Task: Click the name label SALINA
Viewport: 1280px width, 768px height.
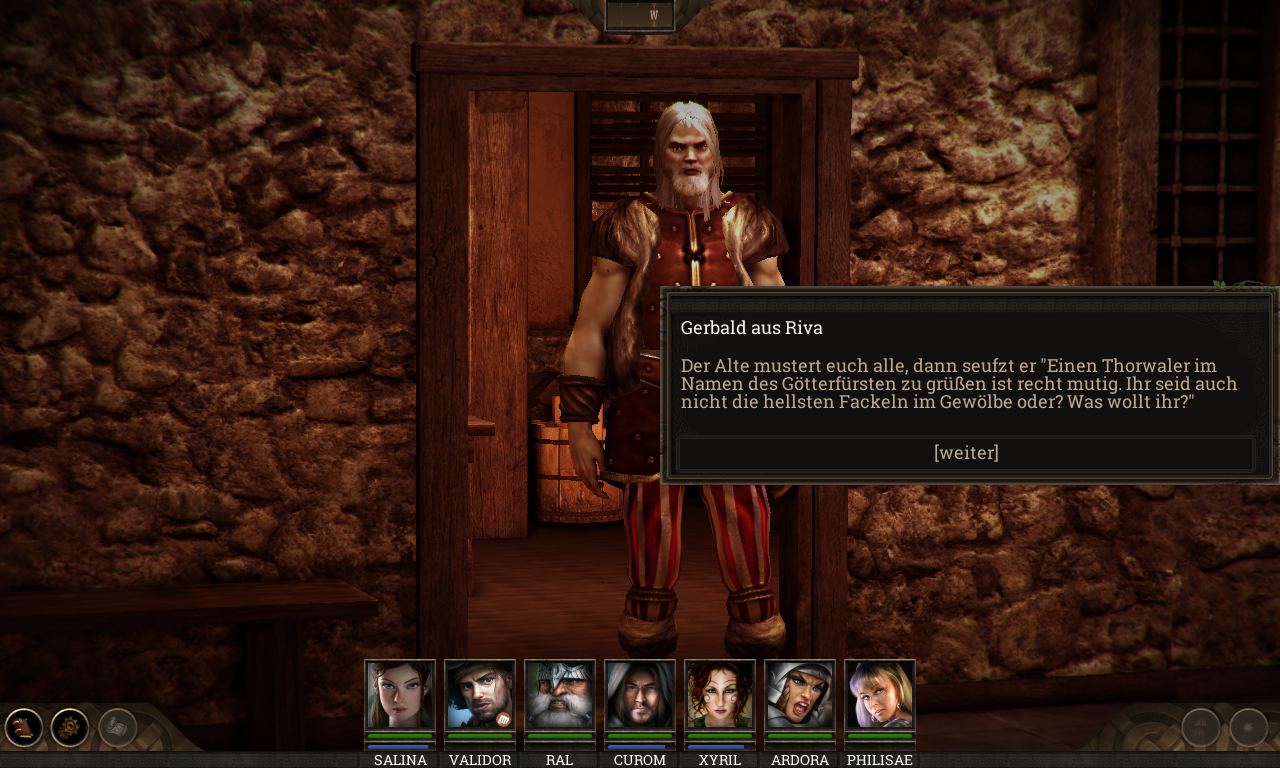Action: click(400, 760)
